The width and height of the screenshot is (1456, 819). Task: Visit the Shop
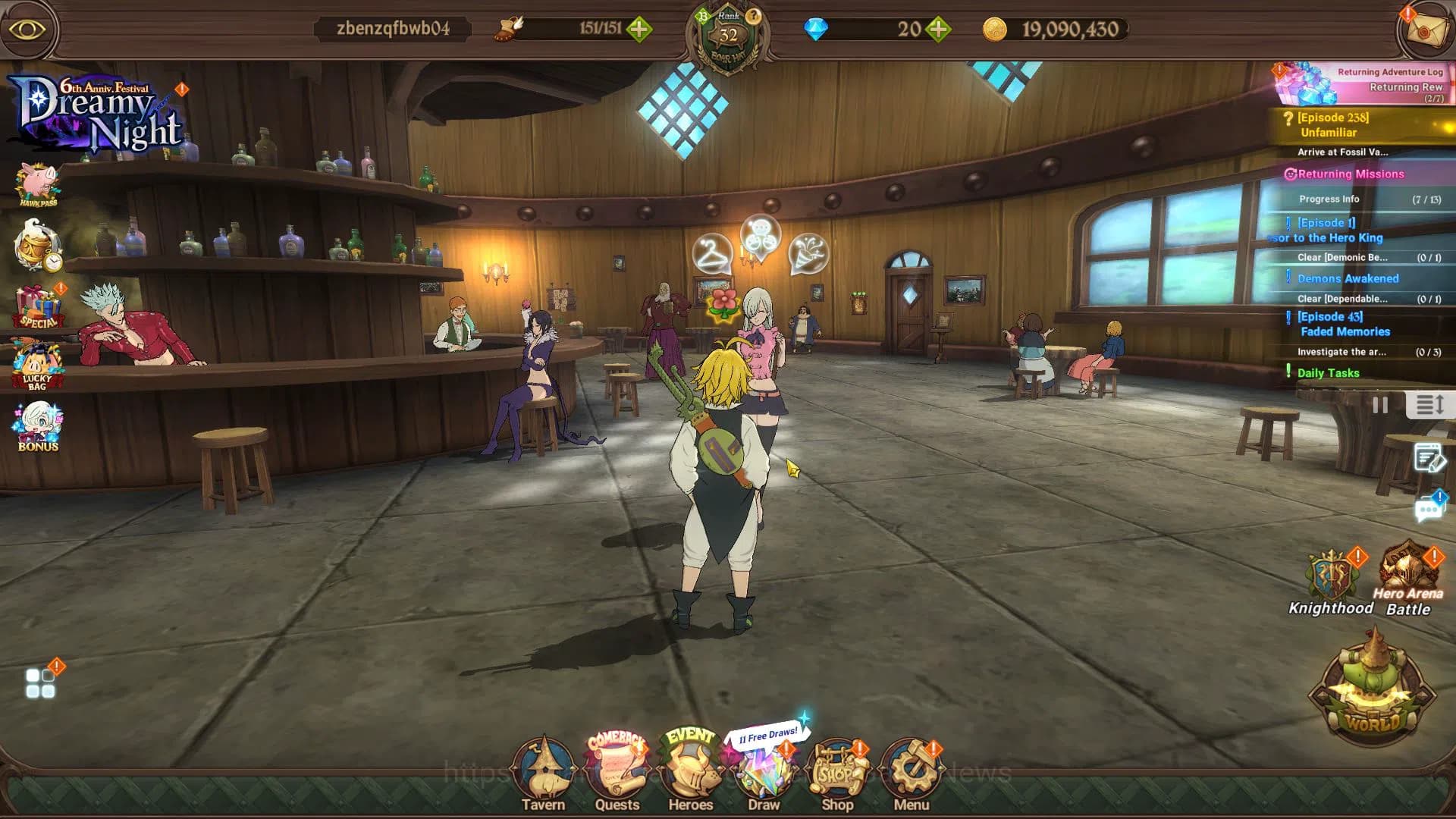(837, 773)
